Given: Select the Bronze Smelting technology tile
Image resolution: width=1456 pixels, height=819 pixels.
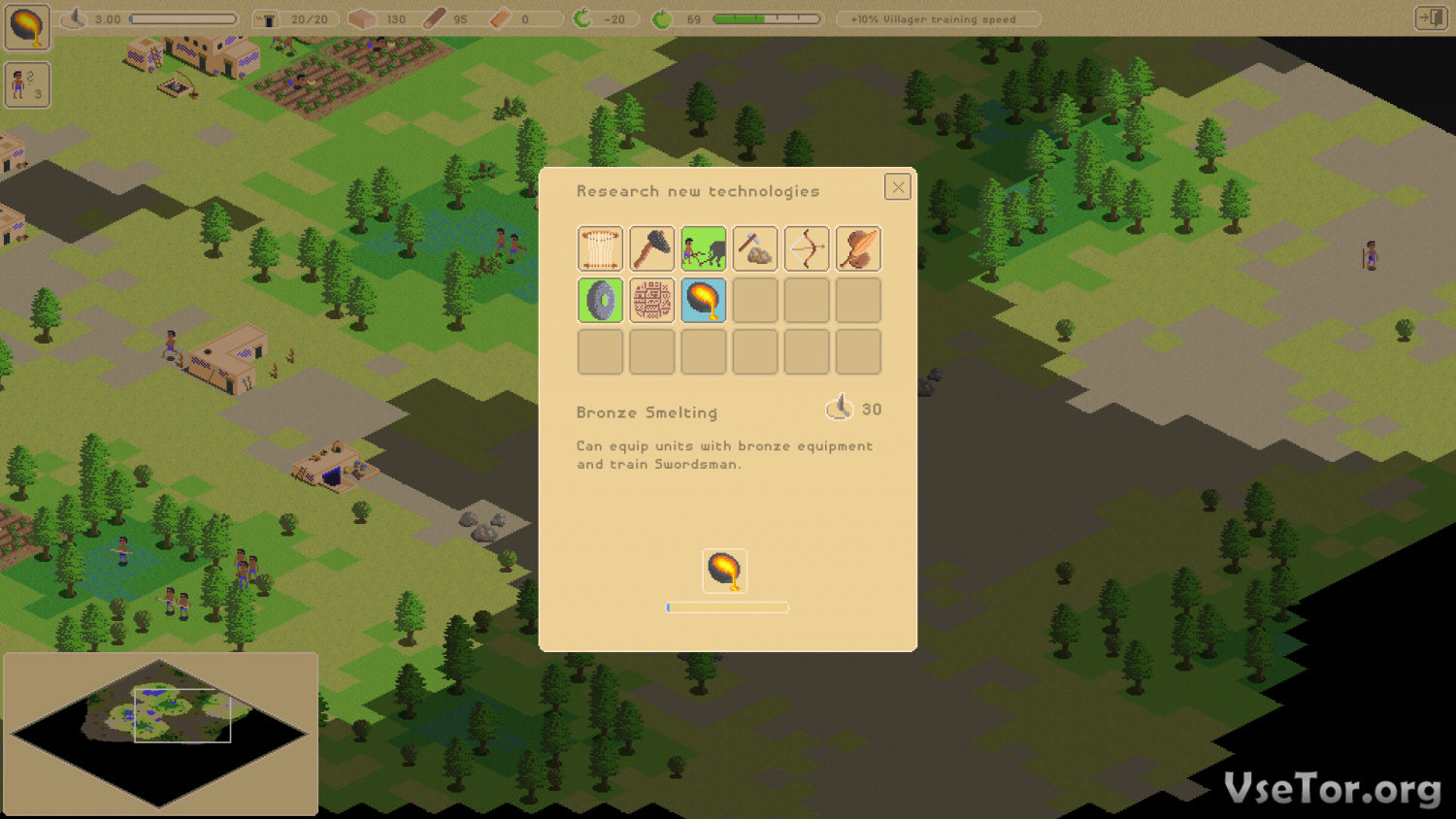Looking at the screenshot, I should [703, 301].
